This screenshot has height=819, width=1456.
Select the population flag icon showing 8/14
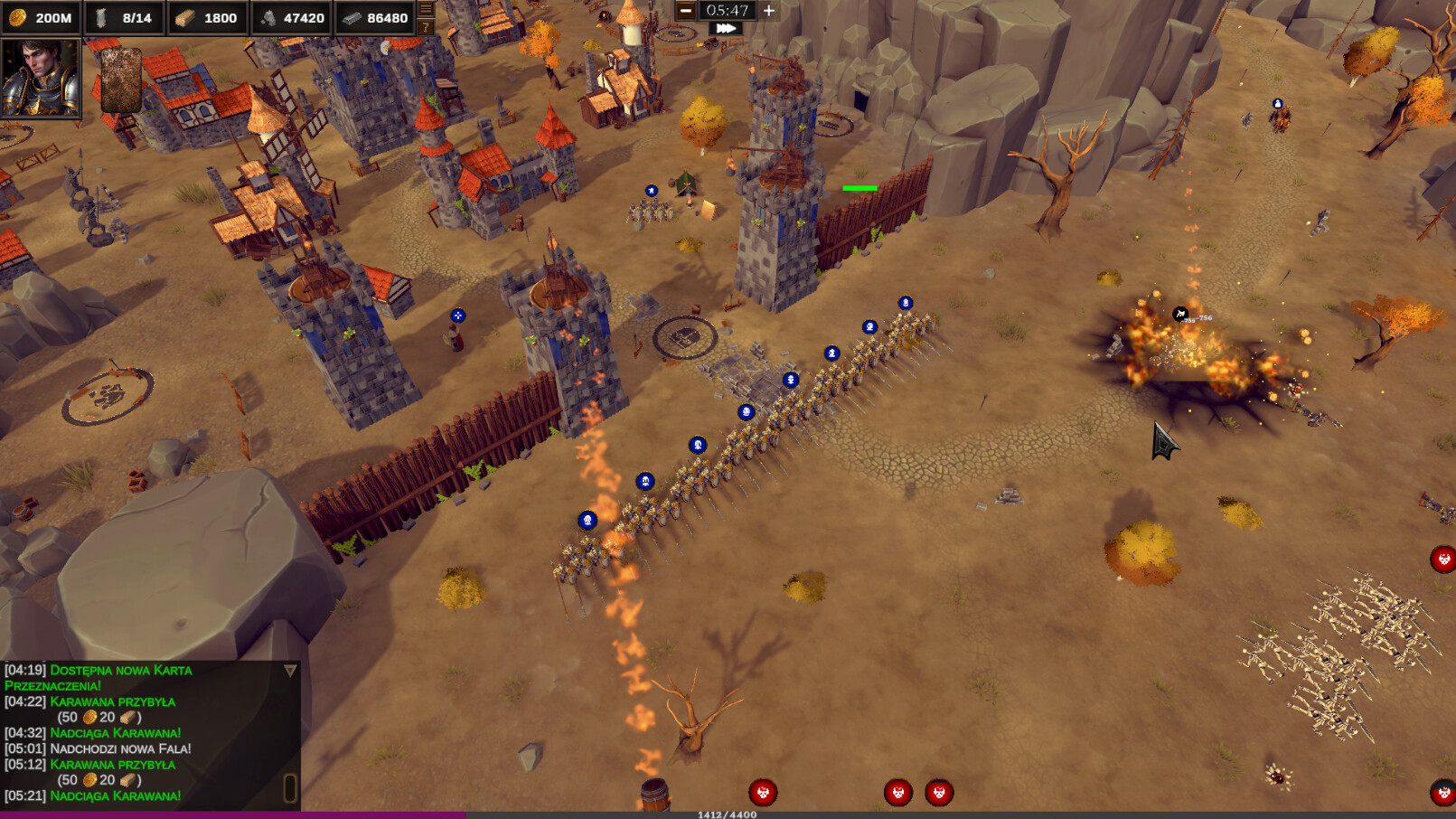click(101, 17)
